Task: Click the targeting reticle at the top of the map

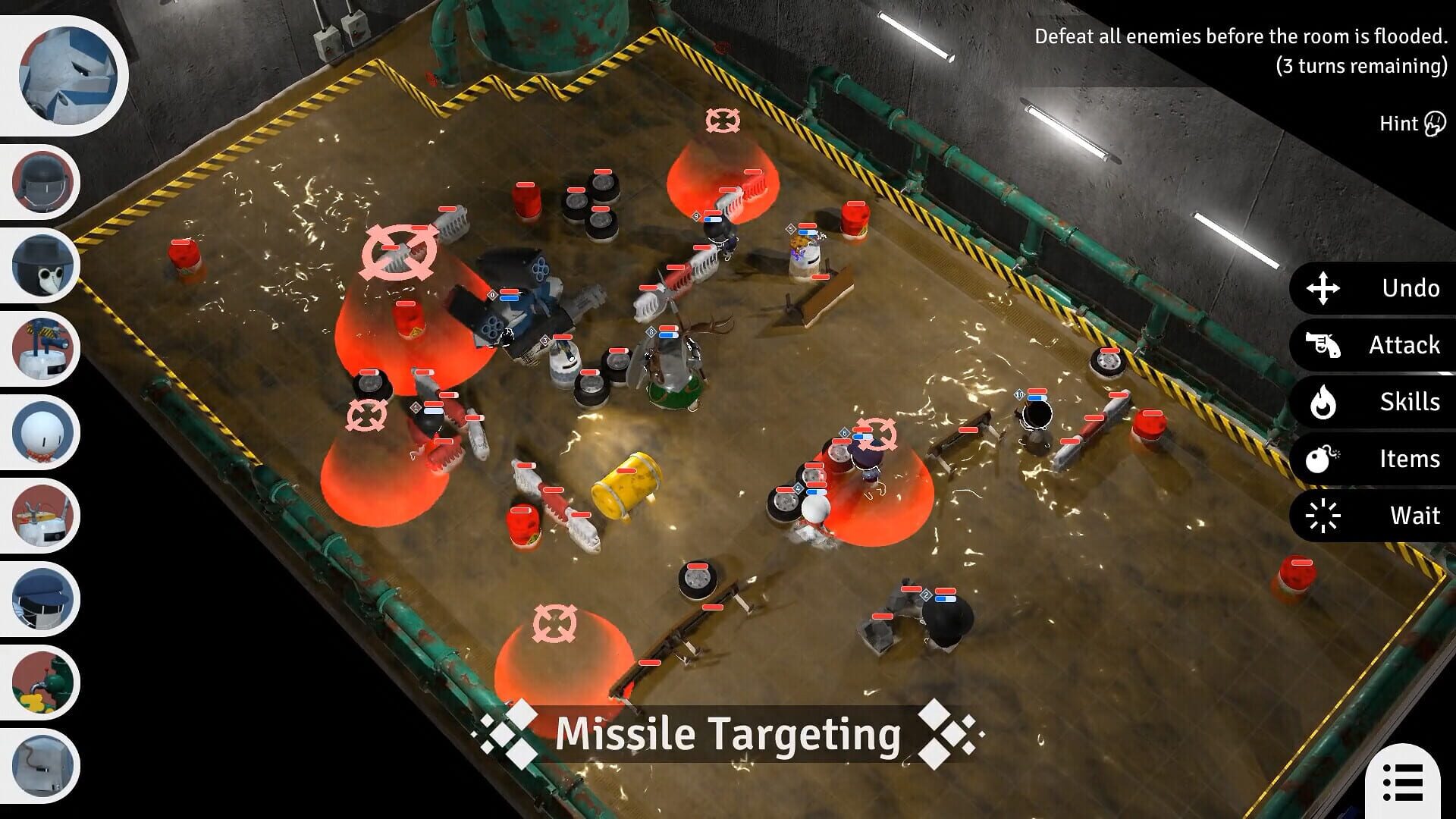Action: tap(724, 121)
